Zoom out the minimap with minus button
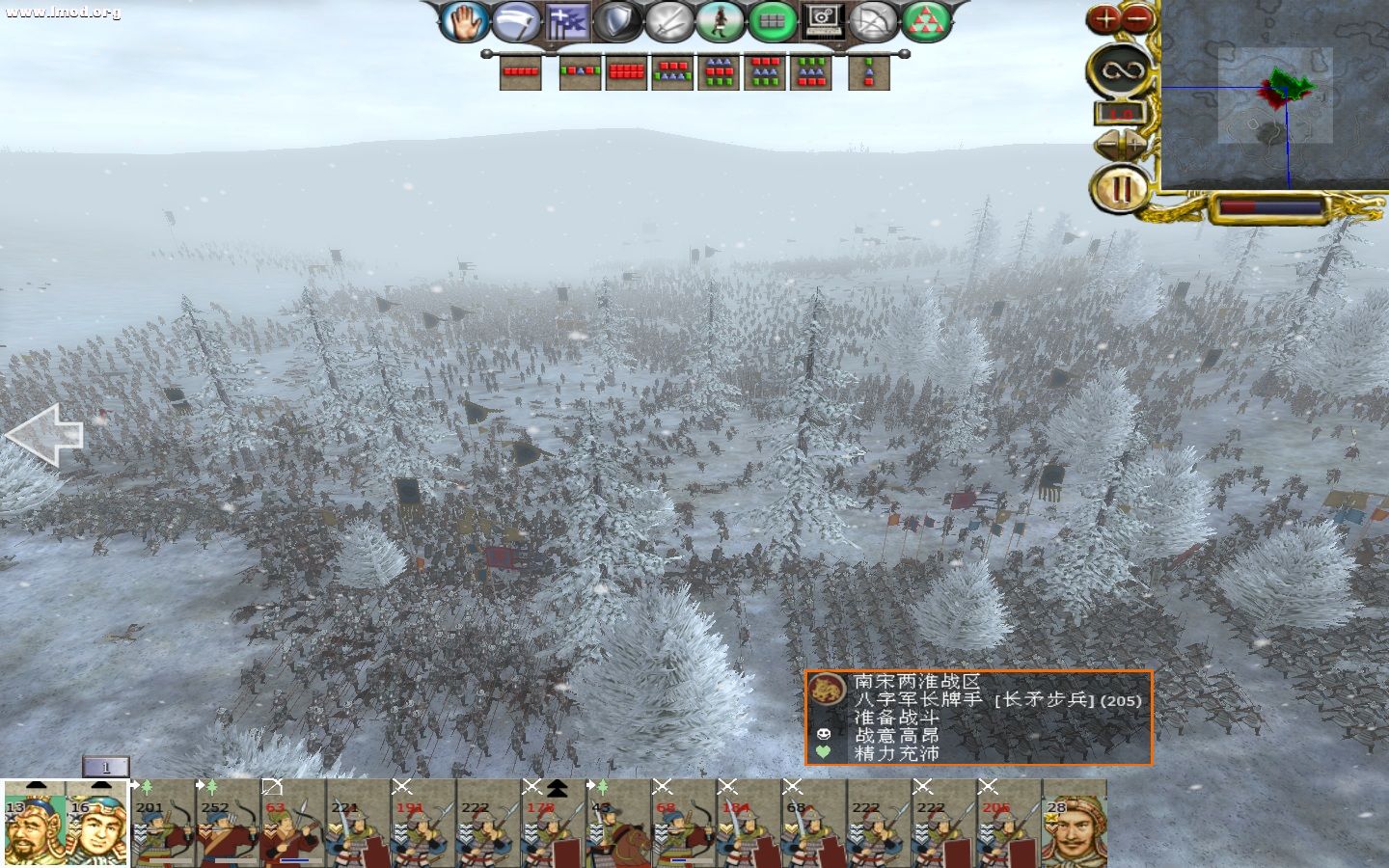This screenshot has height=868, width=1389. pos(1138,18)
